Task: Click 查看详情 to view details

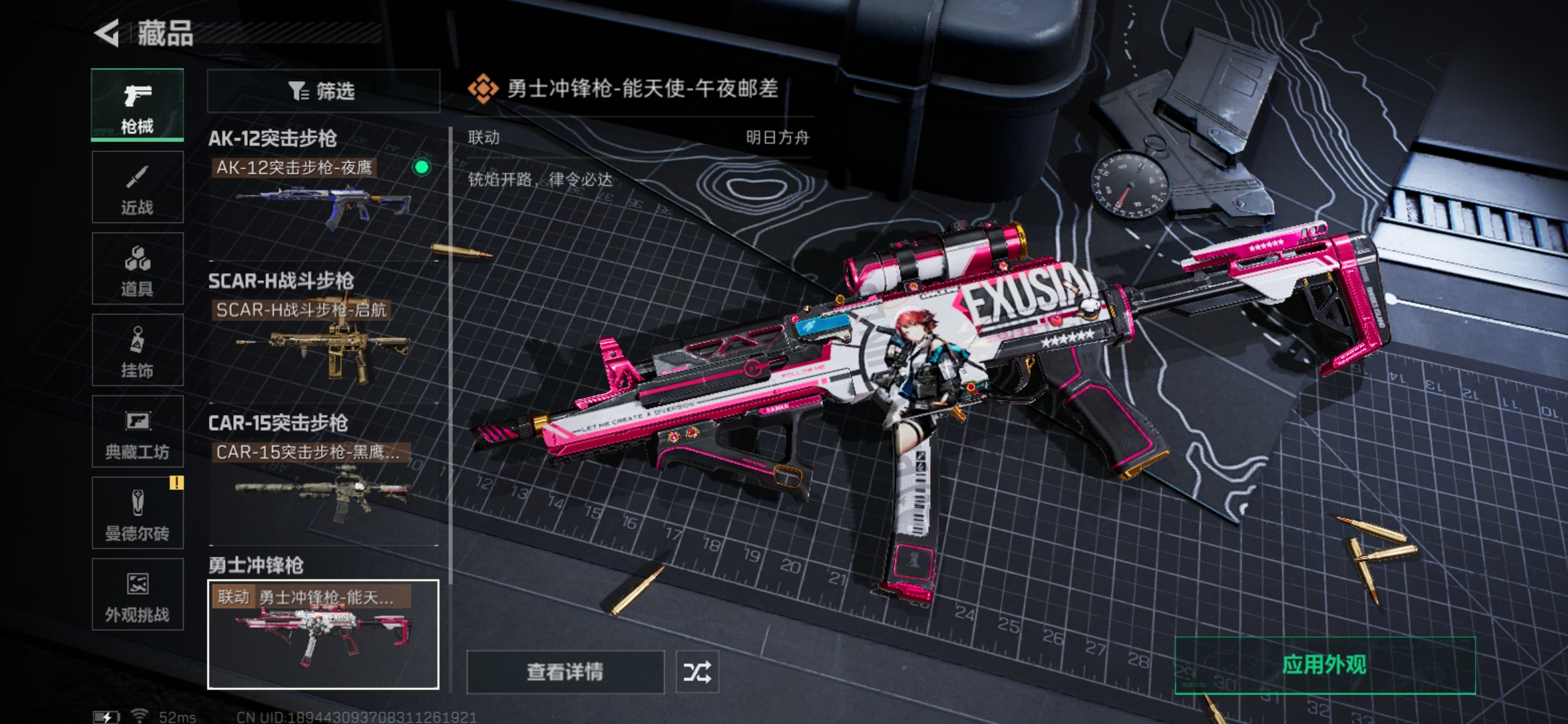Action: click(x=565, y=672)
